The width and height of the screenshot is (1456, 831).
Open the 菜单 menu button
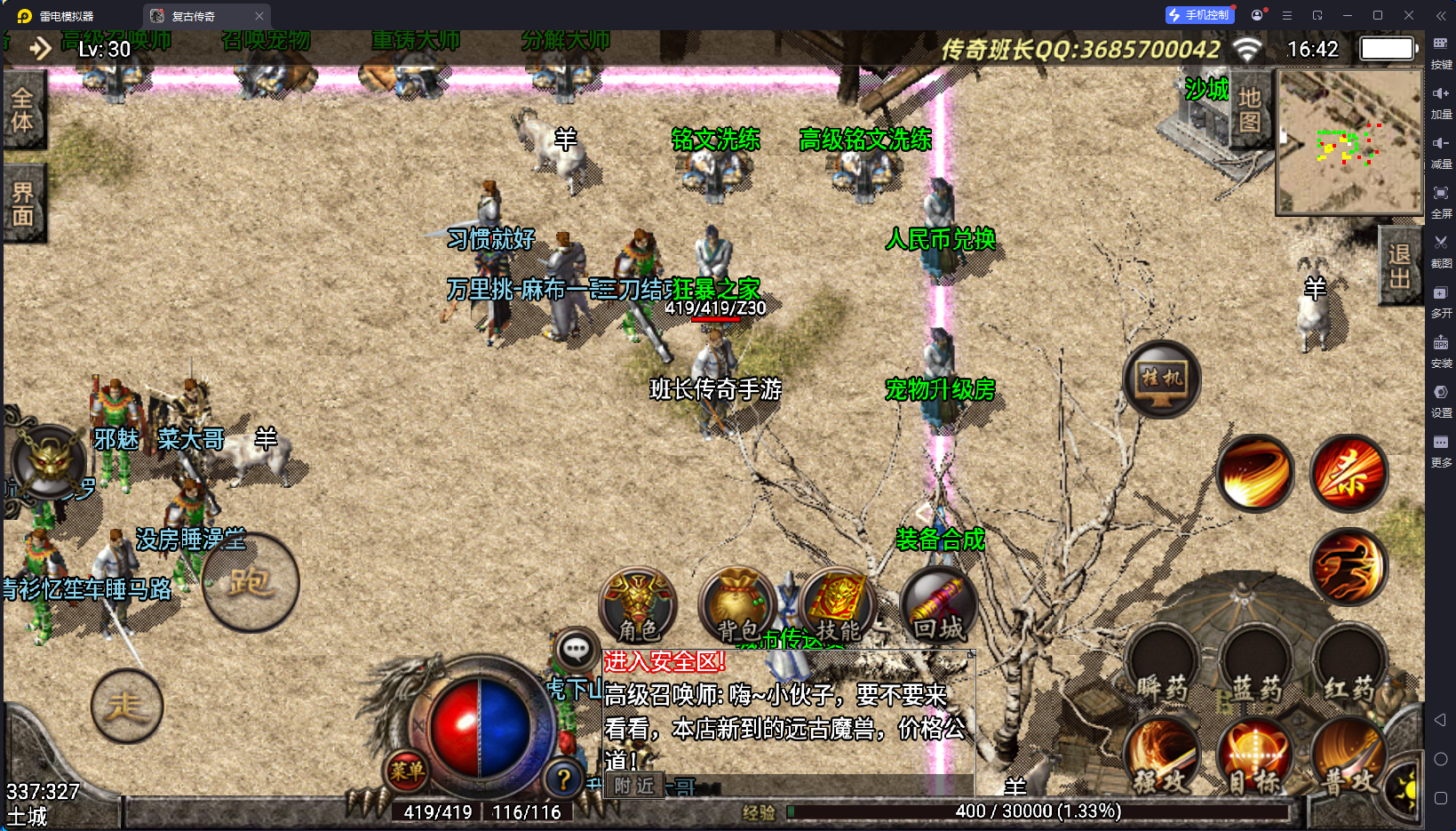point(407,771)
